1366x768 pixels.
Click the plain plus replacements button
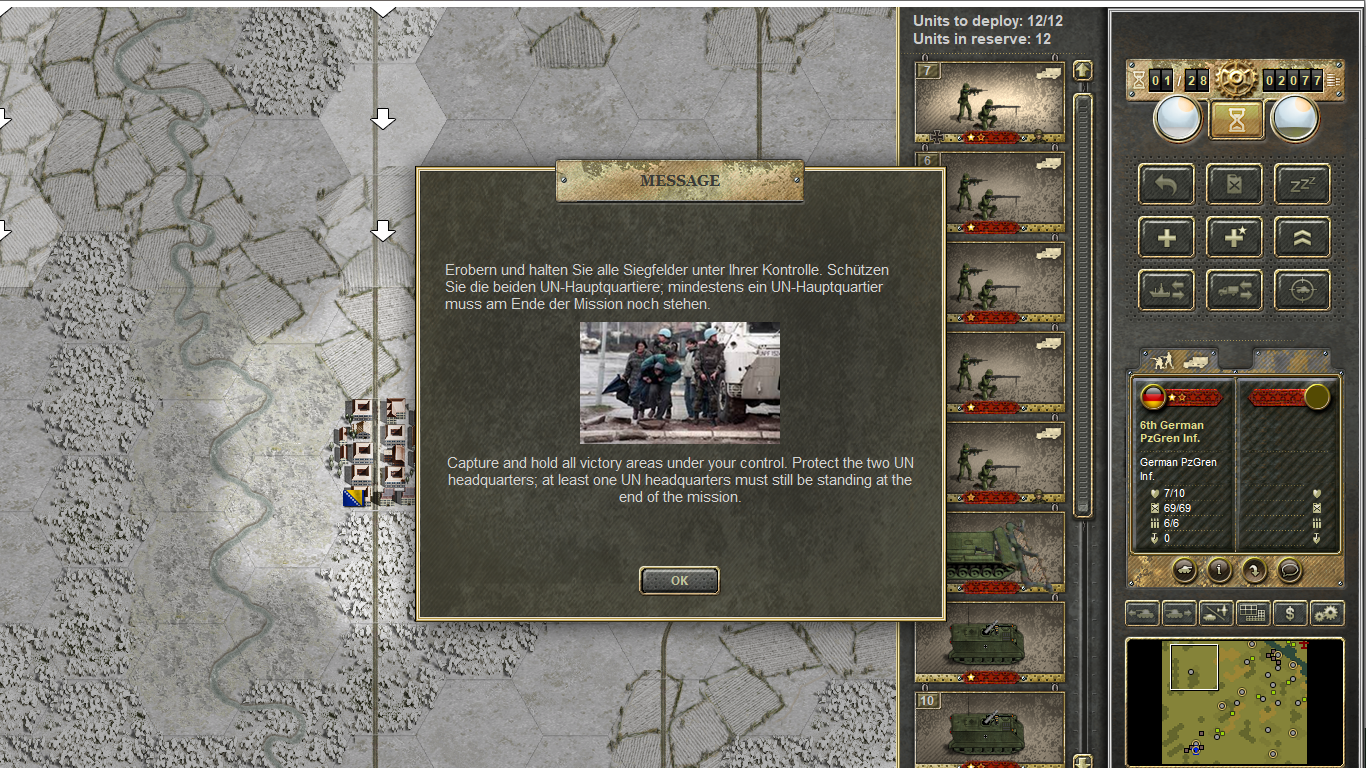tap(1166, 238)
